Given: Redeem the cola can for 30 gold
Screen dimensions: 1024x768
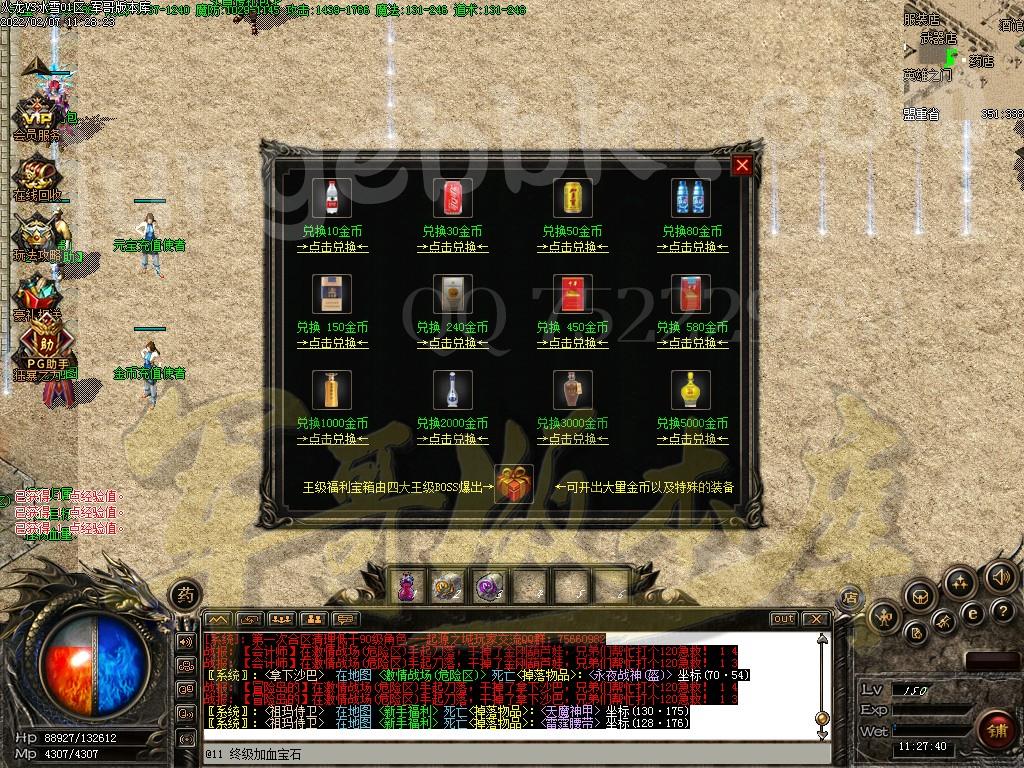Looking at the screenshot, I should click(x=452, y=247).
